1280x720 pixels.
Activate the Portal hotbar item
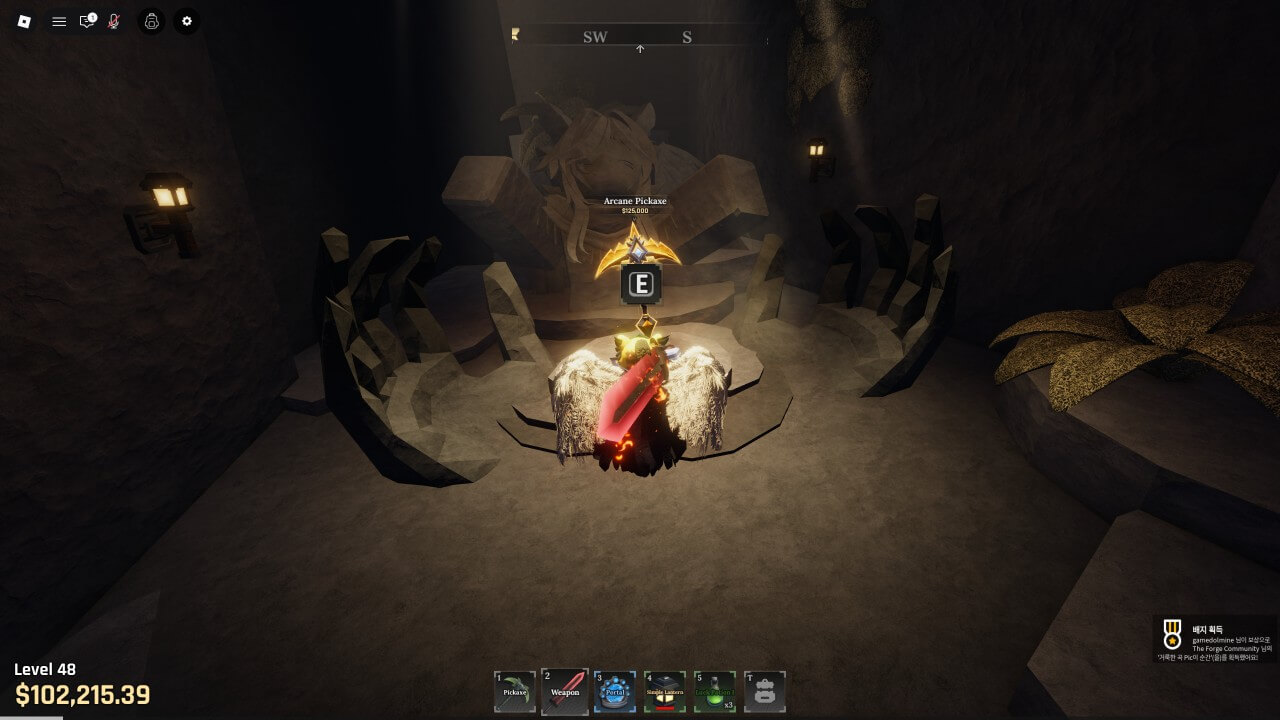615,691
